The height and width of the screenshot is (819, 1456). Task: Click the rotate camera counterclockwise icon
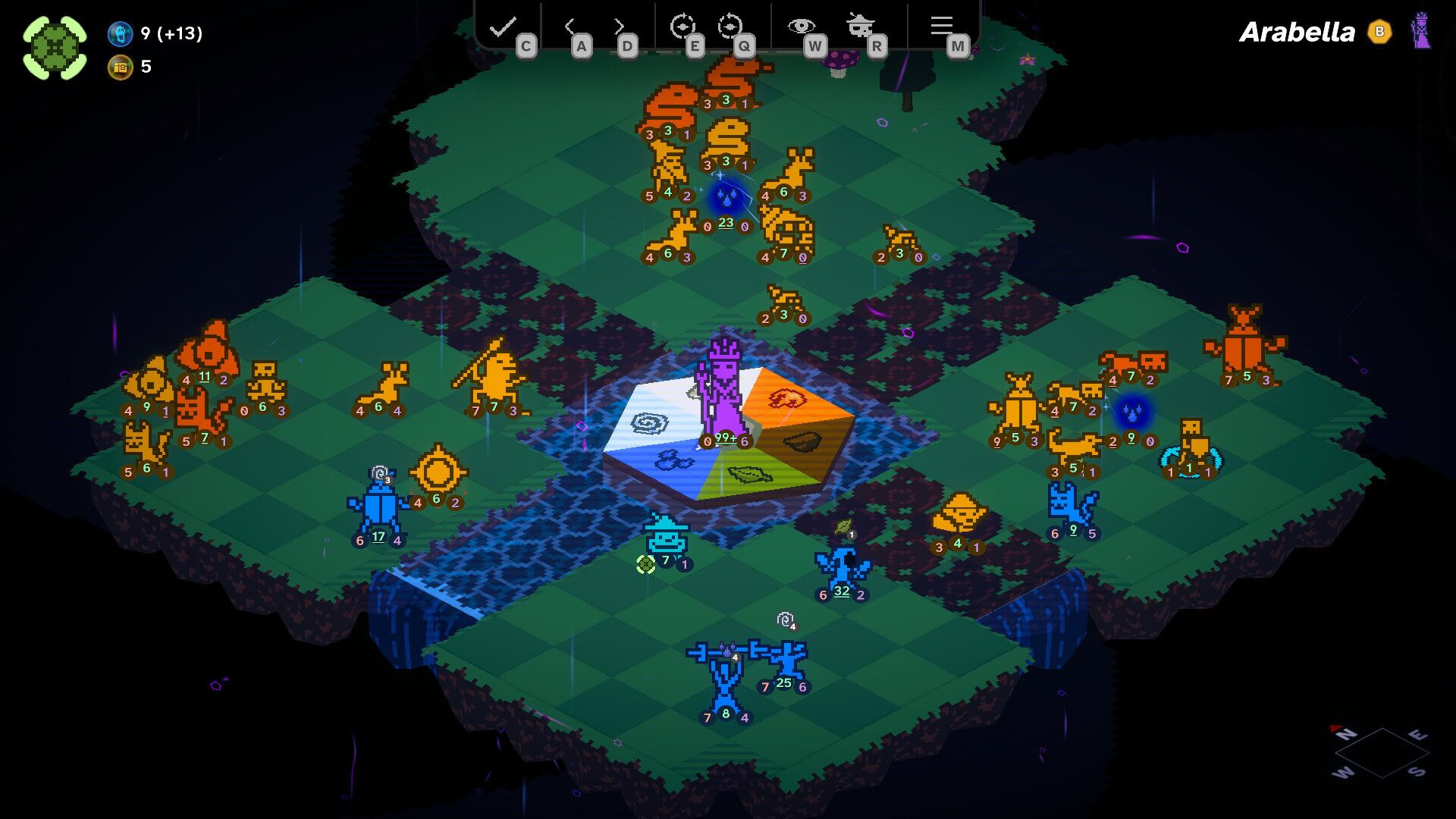coord(733,25)
